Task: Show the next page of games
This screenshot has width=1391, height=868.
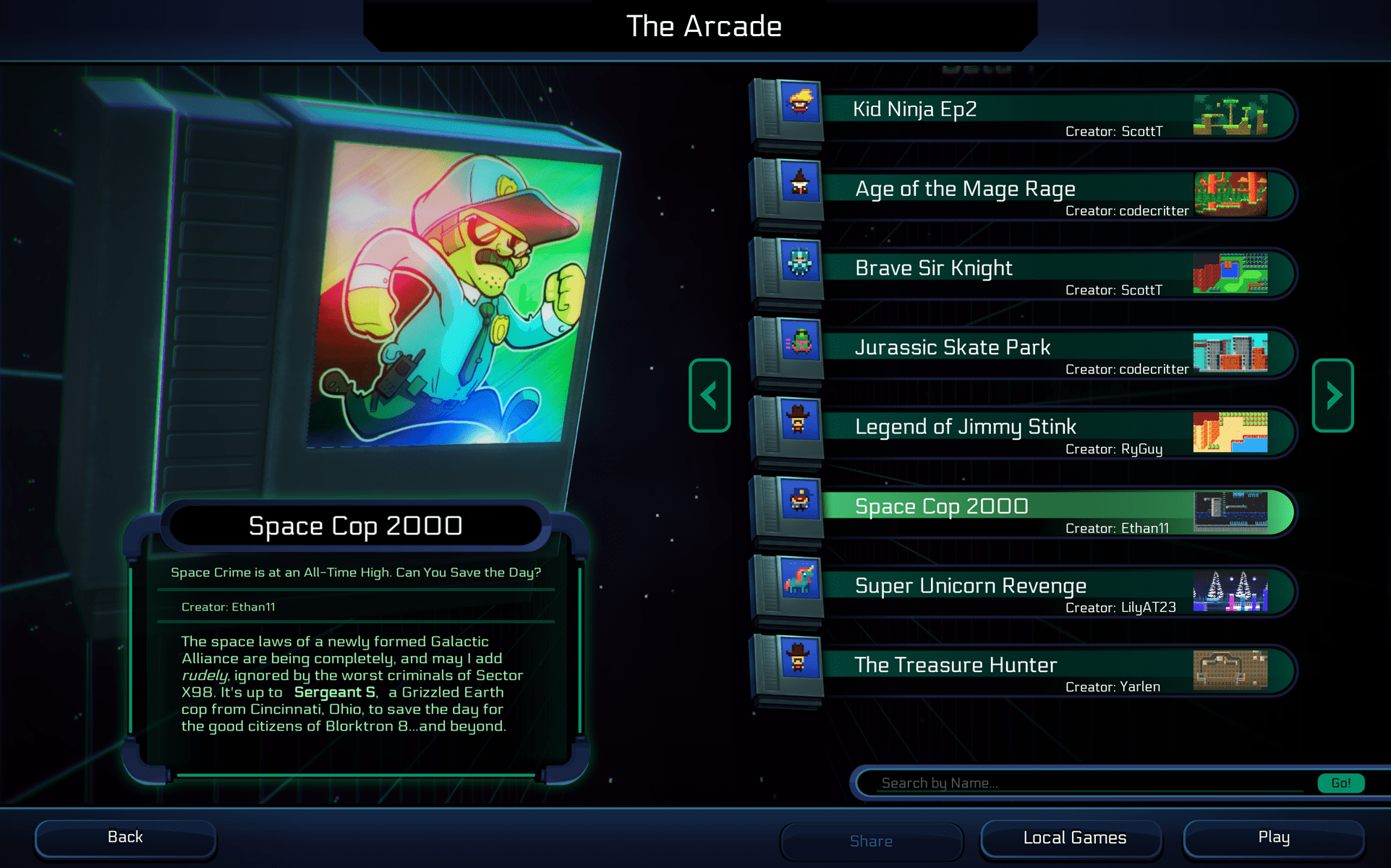Action: click(1332, 395)
